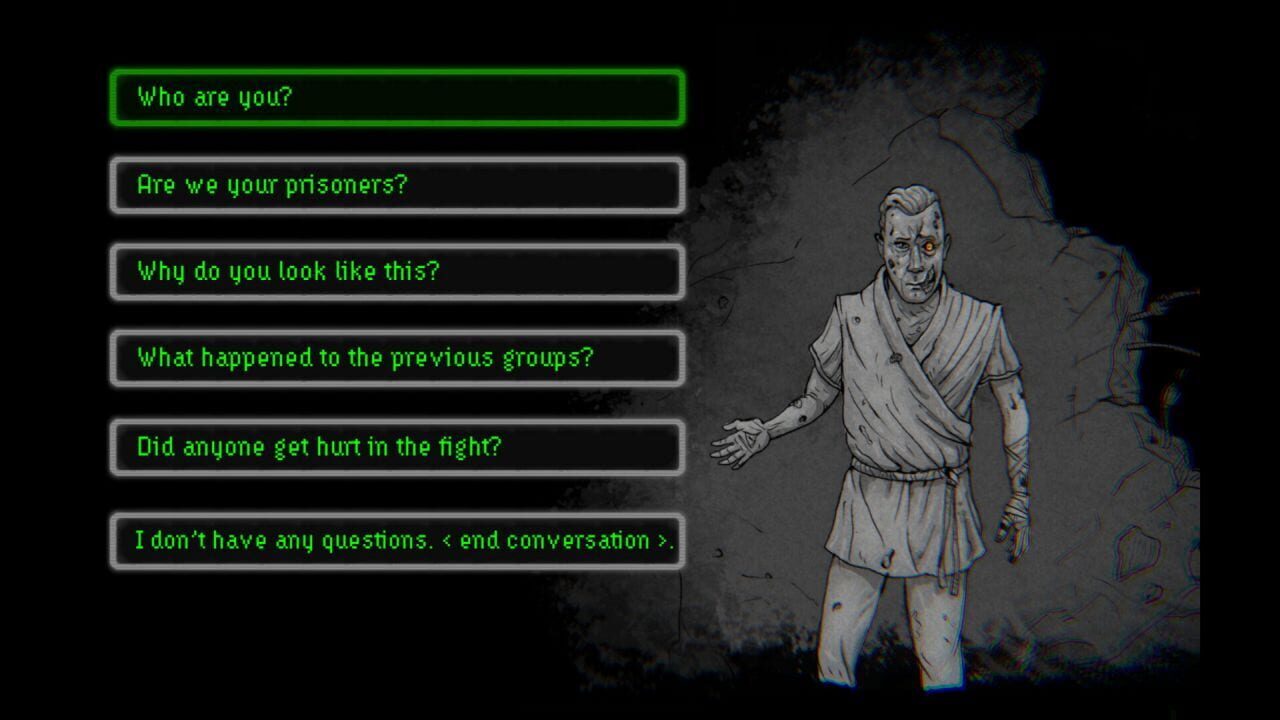Select "Why do you look like this?"
This screenshot has height=720, width=1280.
(x=397, y=272)
